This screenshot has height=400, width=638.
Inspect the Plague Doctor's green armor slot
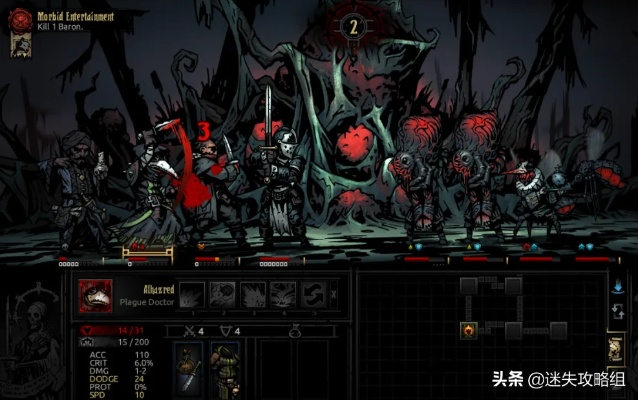coord(224,368)
